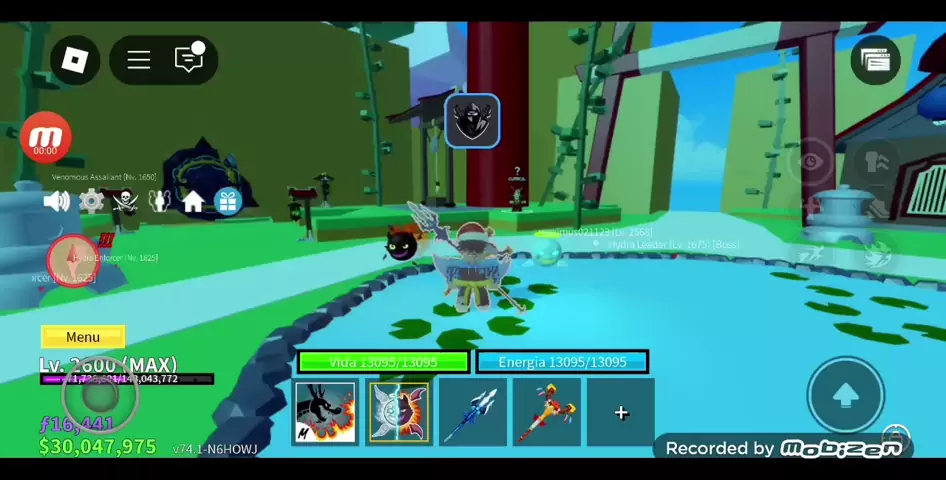Open the blue gift box icon
Image resolution: width=946 pixels, height=480 pixels.
click(x=228, y=201)
